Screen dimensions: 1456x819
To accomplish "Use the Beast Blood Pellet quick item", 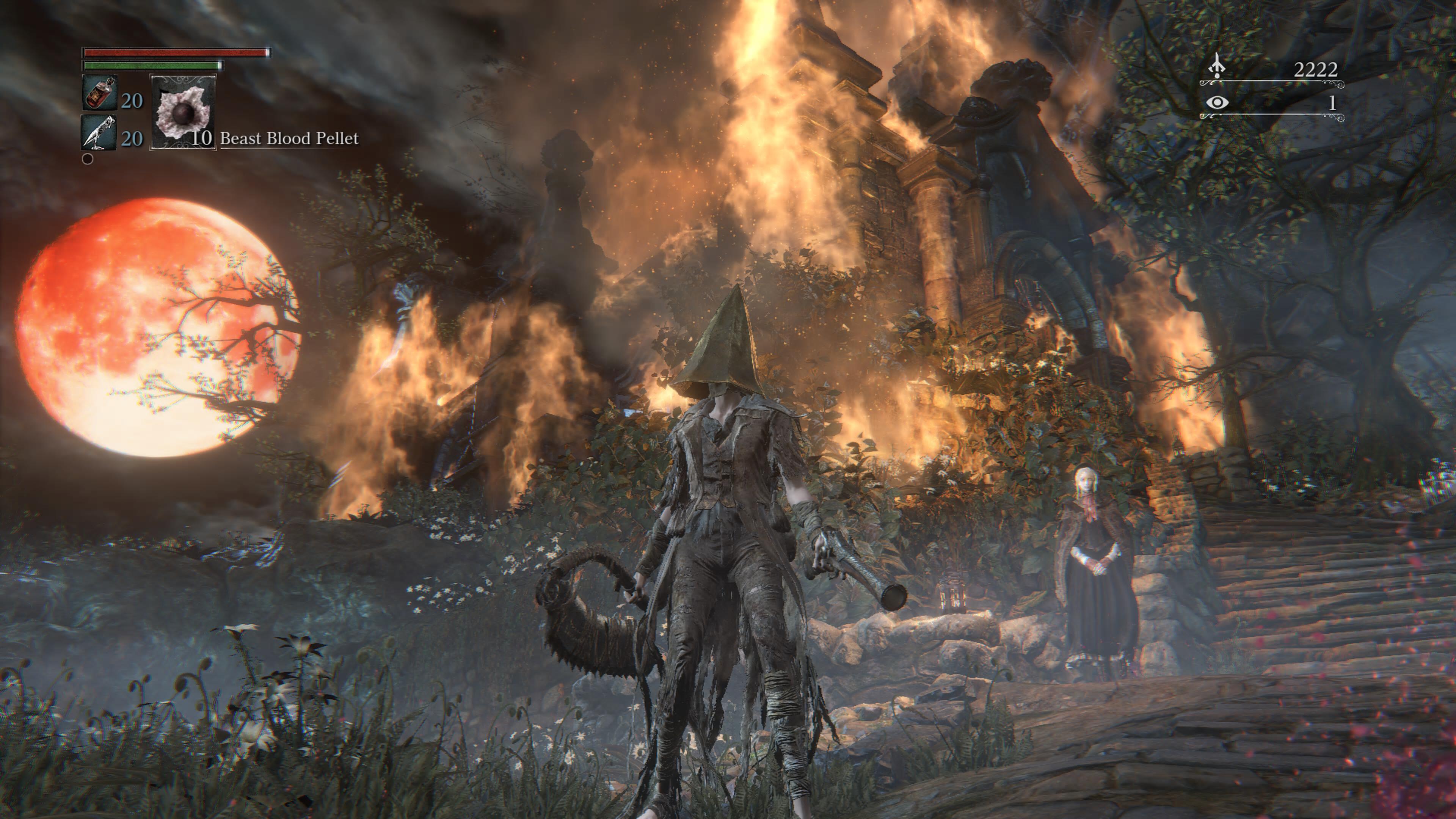I will point(182,112).
